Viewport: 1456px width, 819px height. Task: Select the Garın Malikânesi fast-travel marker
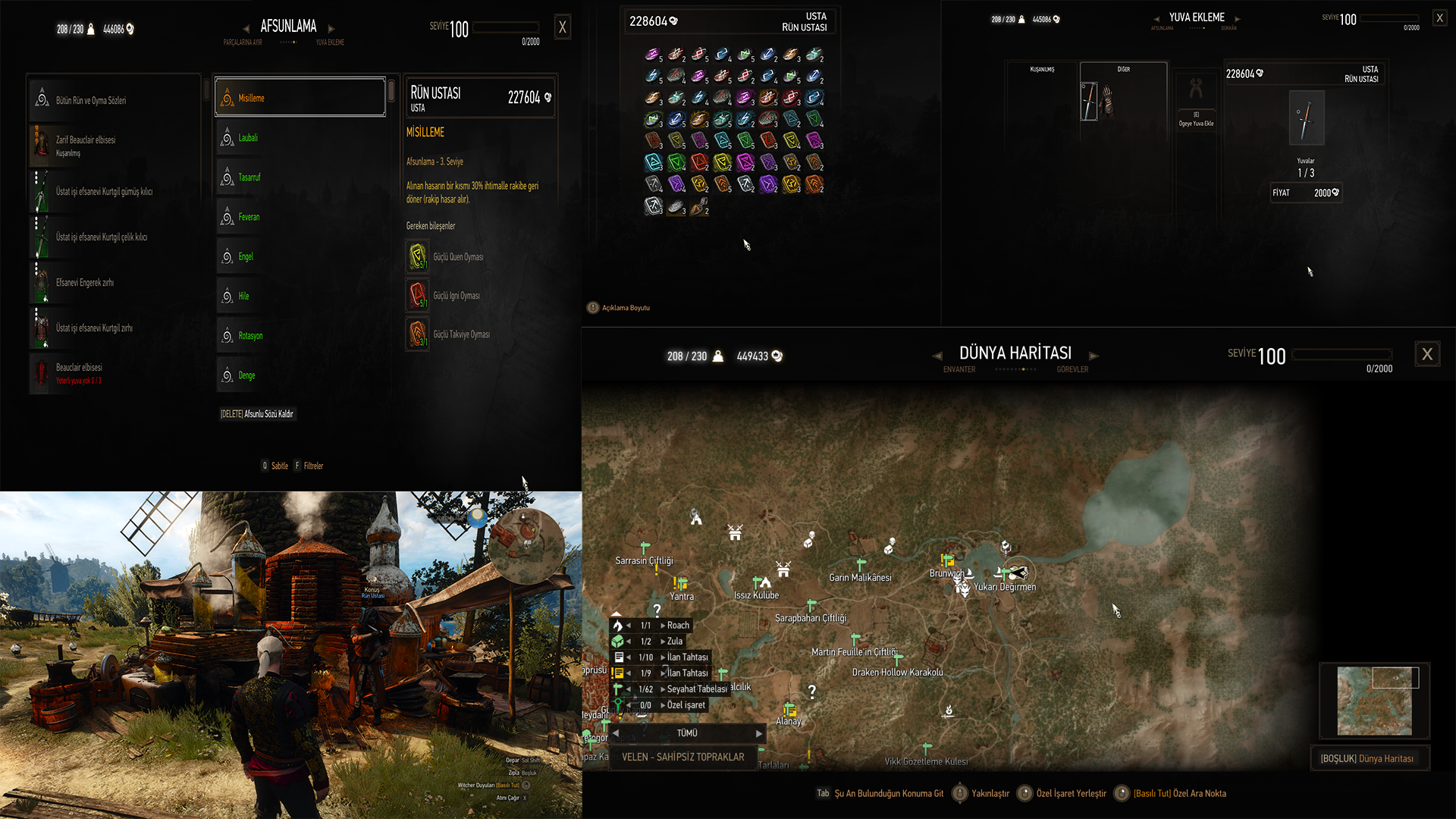[861, 565]
